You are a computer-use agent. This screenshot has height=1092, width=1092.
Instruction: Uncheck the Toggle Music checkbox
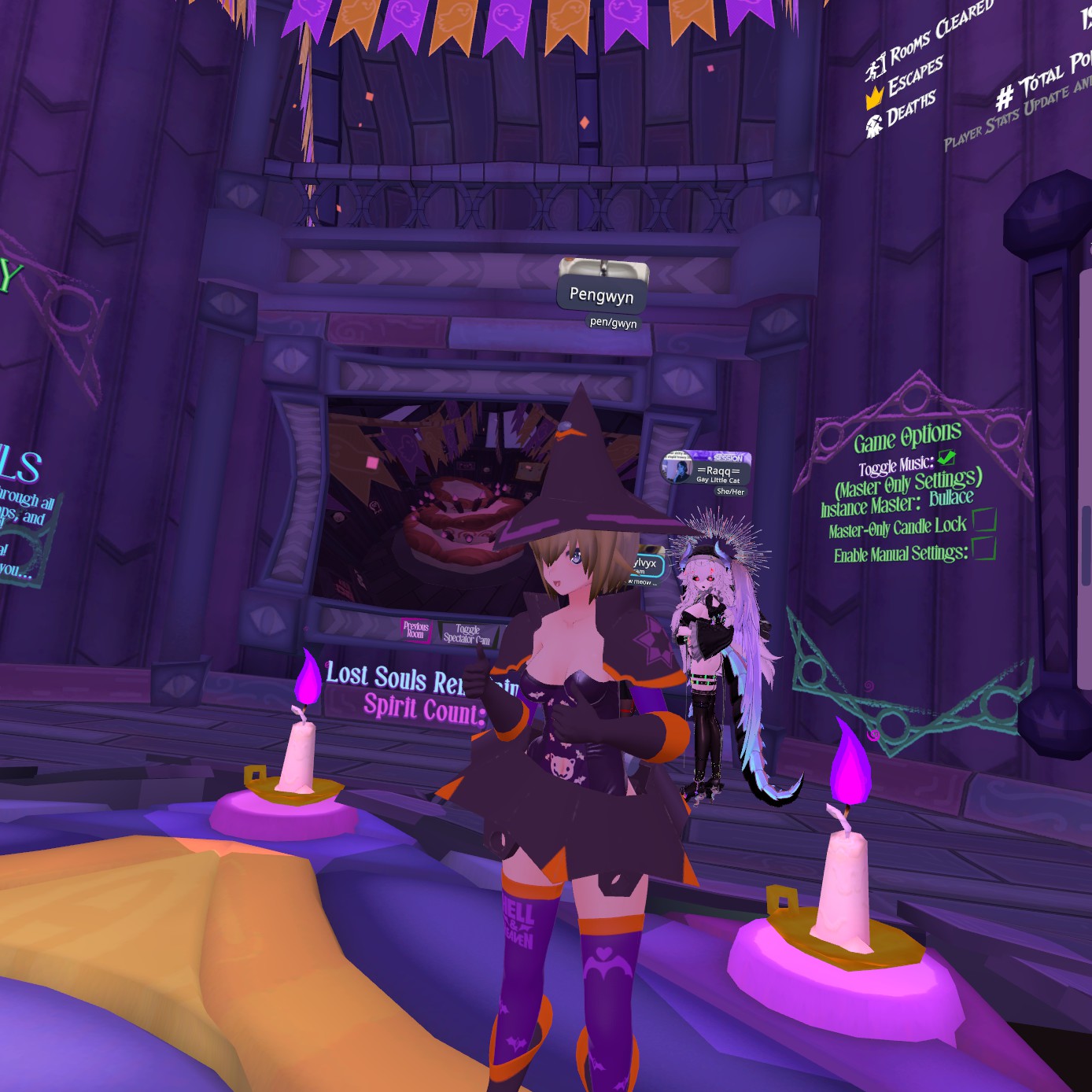[x=946, y=458]
